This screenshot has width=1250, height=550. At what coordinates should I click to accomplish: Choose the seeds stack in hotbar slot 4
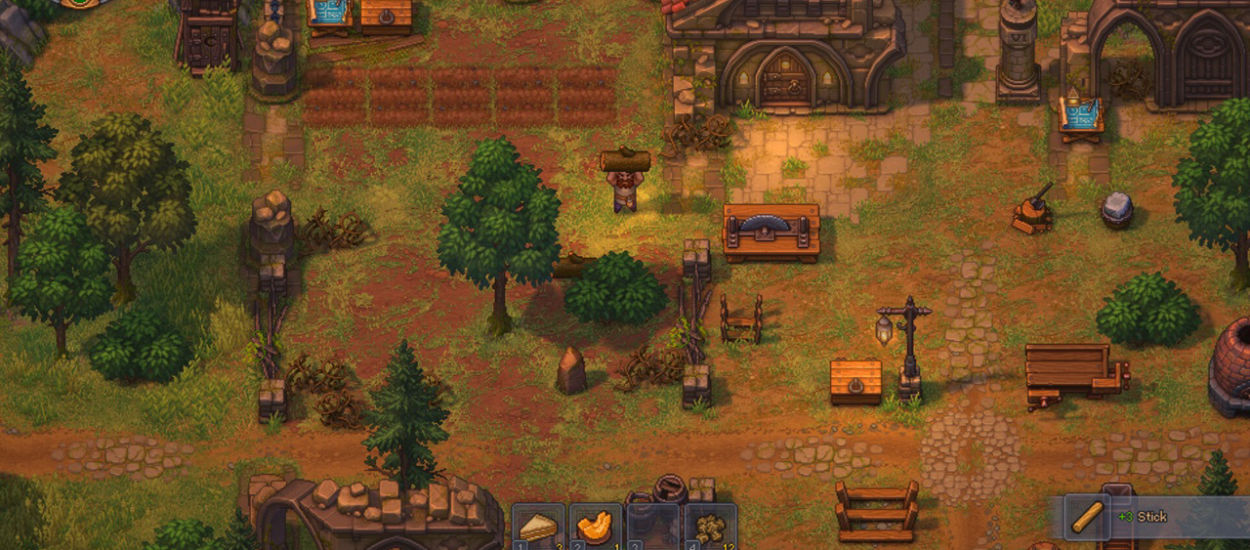coord(711,527)
